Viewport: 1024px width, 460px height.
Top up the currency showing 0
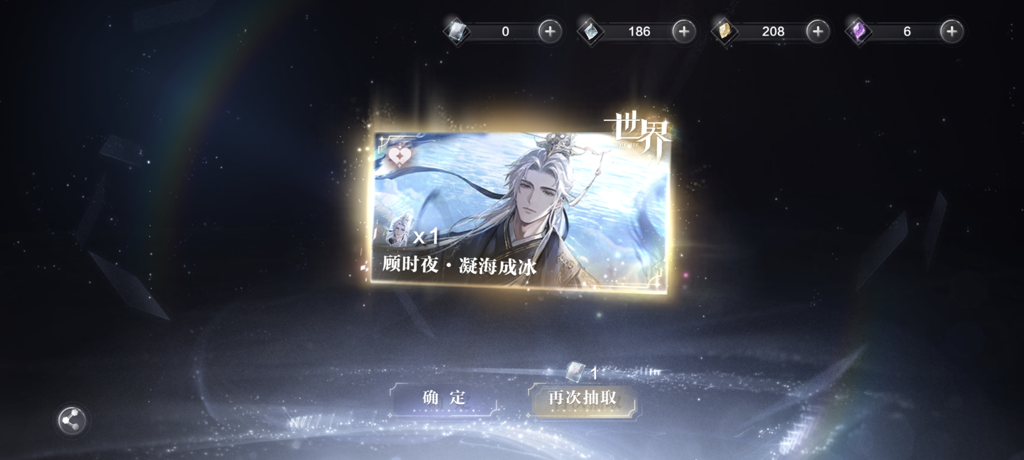click(549, 31)
